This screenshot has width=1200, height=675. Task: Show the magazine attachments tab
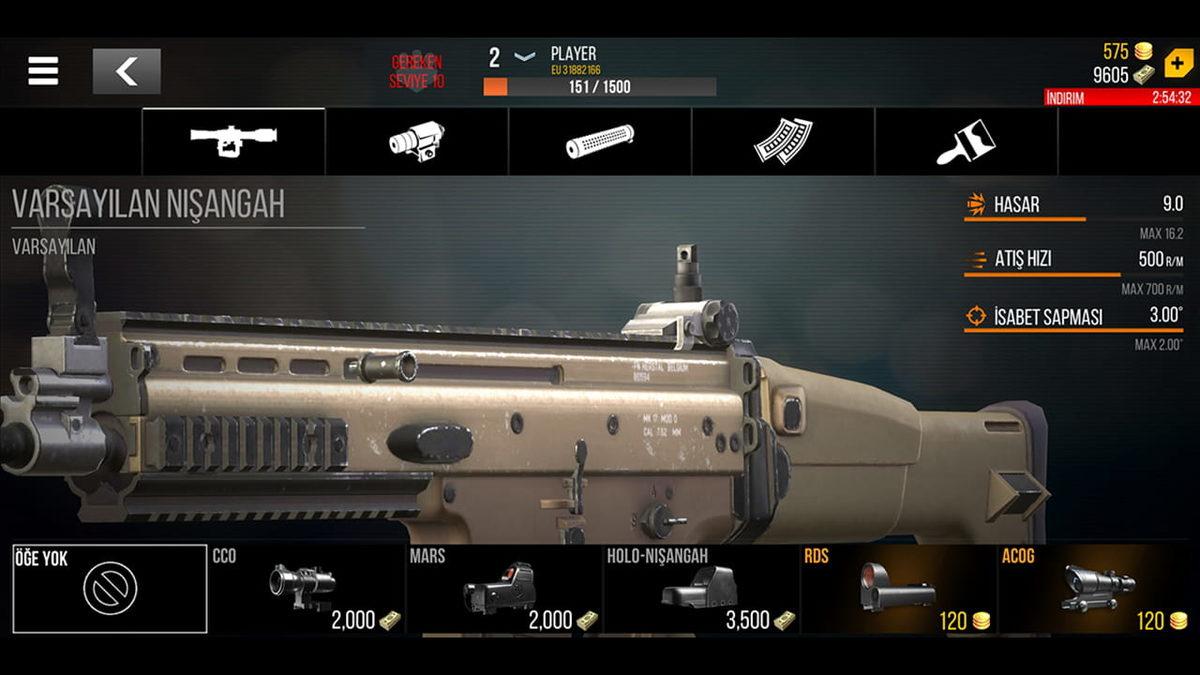coord(783,141)
